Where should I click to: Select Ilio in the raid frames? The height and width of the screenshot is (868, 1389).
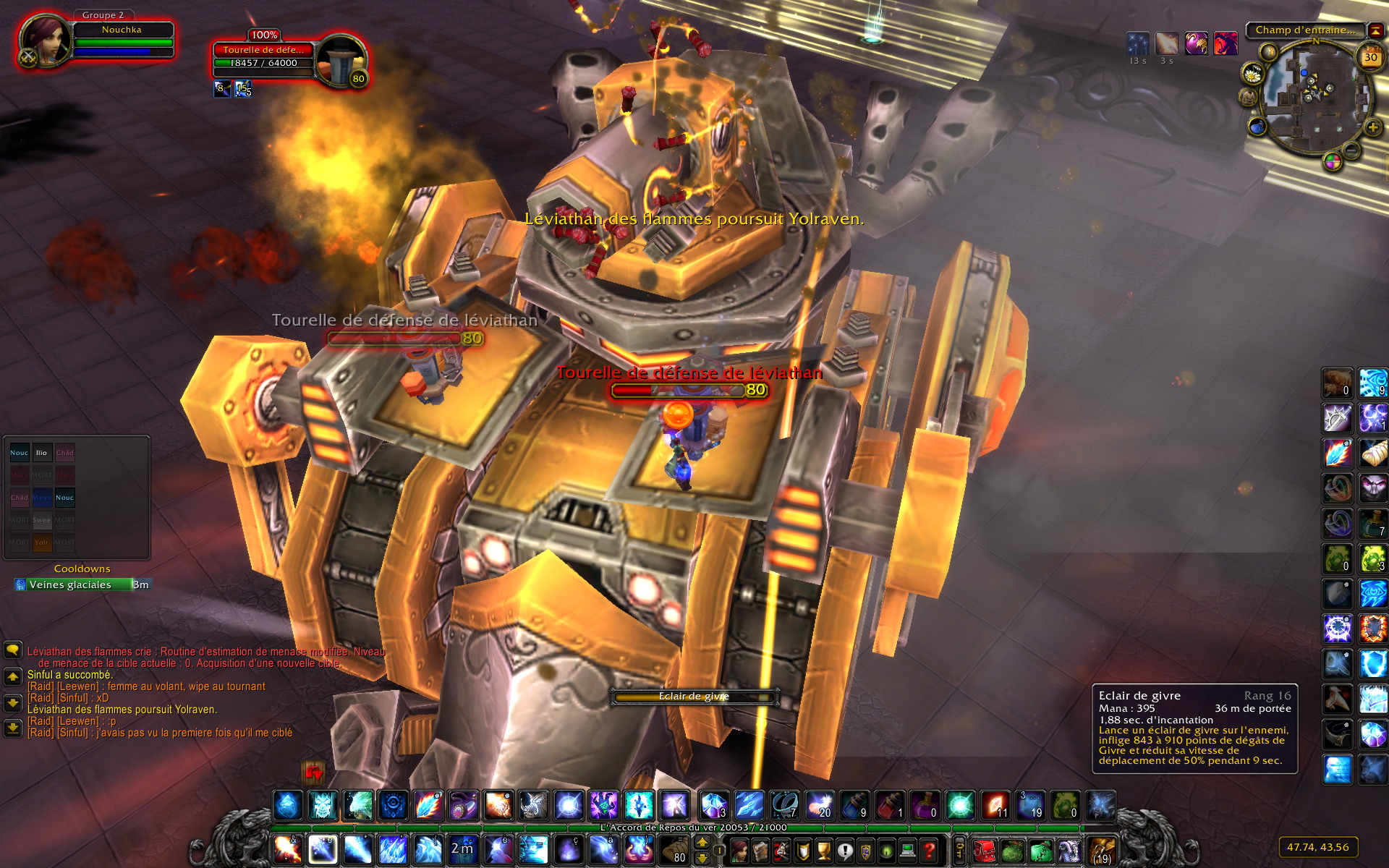(x=42, y=453)
